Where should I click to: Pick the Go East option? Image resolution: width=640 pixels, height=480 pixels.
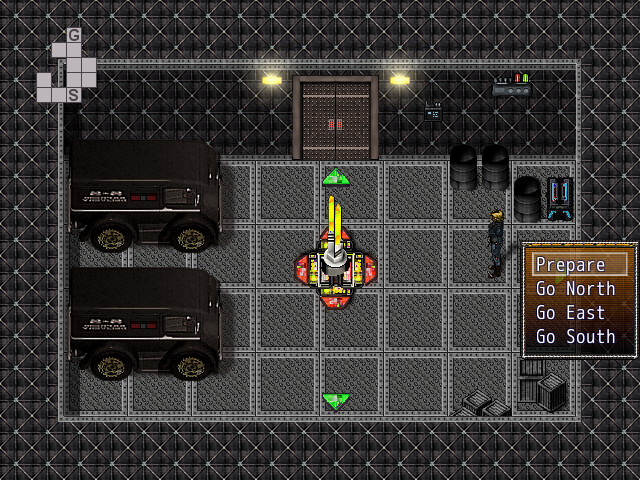point(570,313)
